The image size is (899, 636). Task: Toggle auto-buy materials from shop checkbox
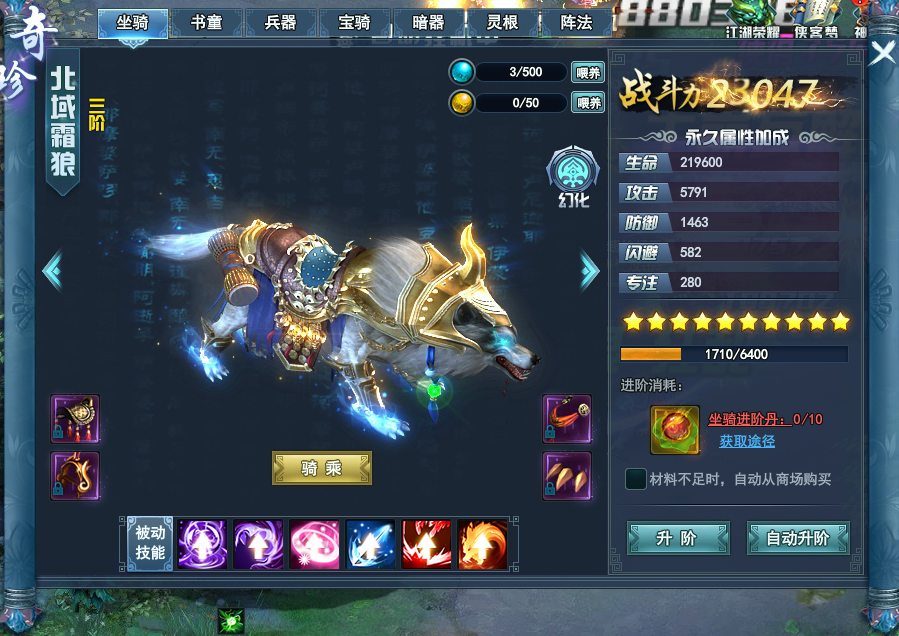point(635,479)
